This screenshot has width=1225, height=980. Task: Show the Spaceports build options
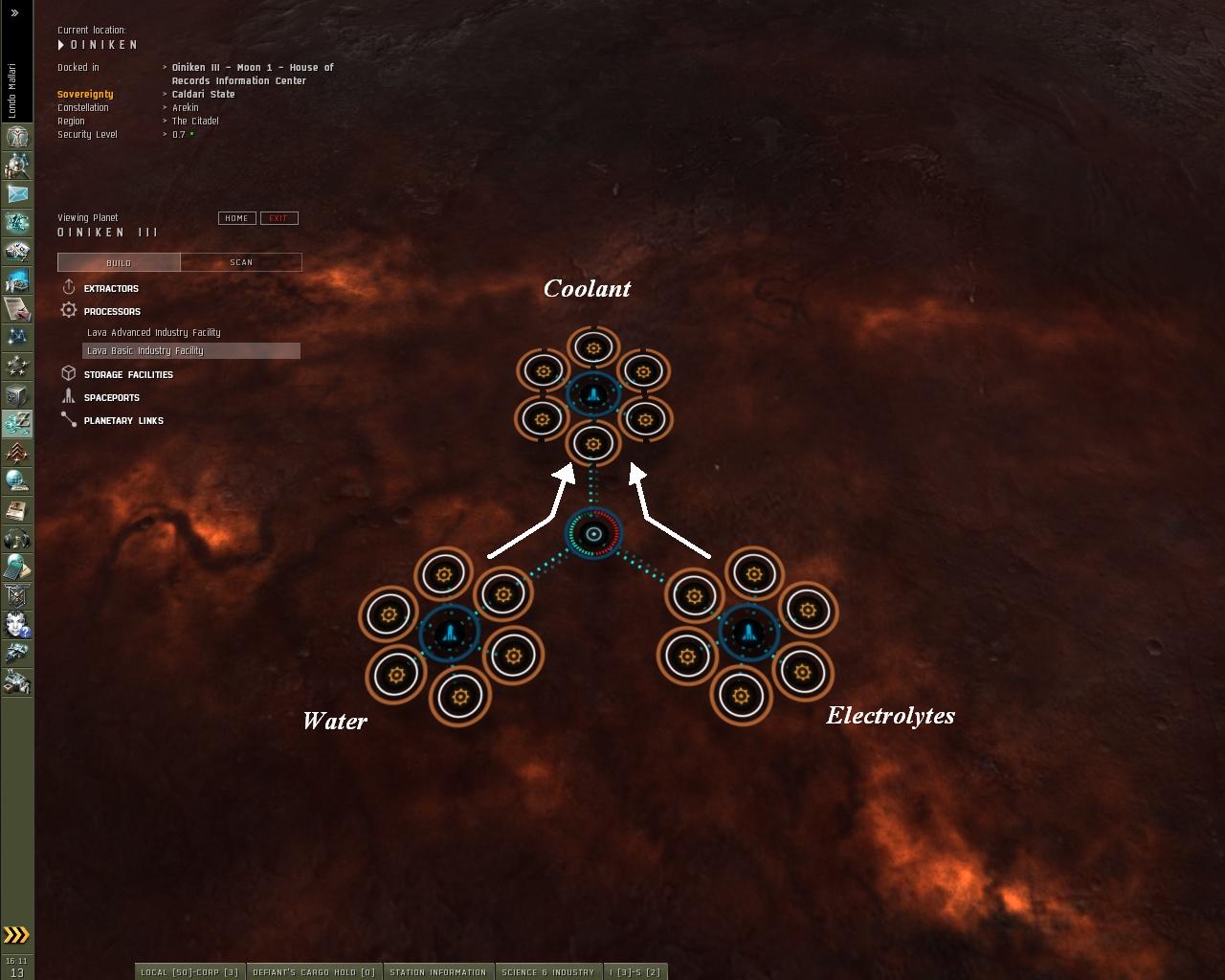pyautogui.click(x=111, y=397)
